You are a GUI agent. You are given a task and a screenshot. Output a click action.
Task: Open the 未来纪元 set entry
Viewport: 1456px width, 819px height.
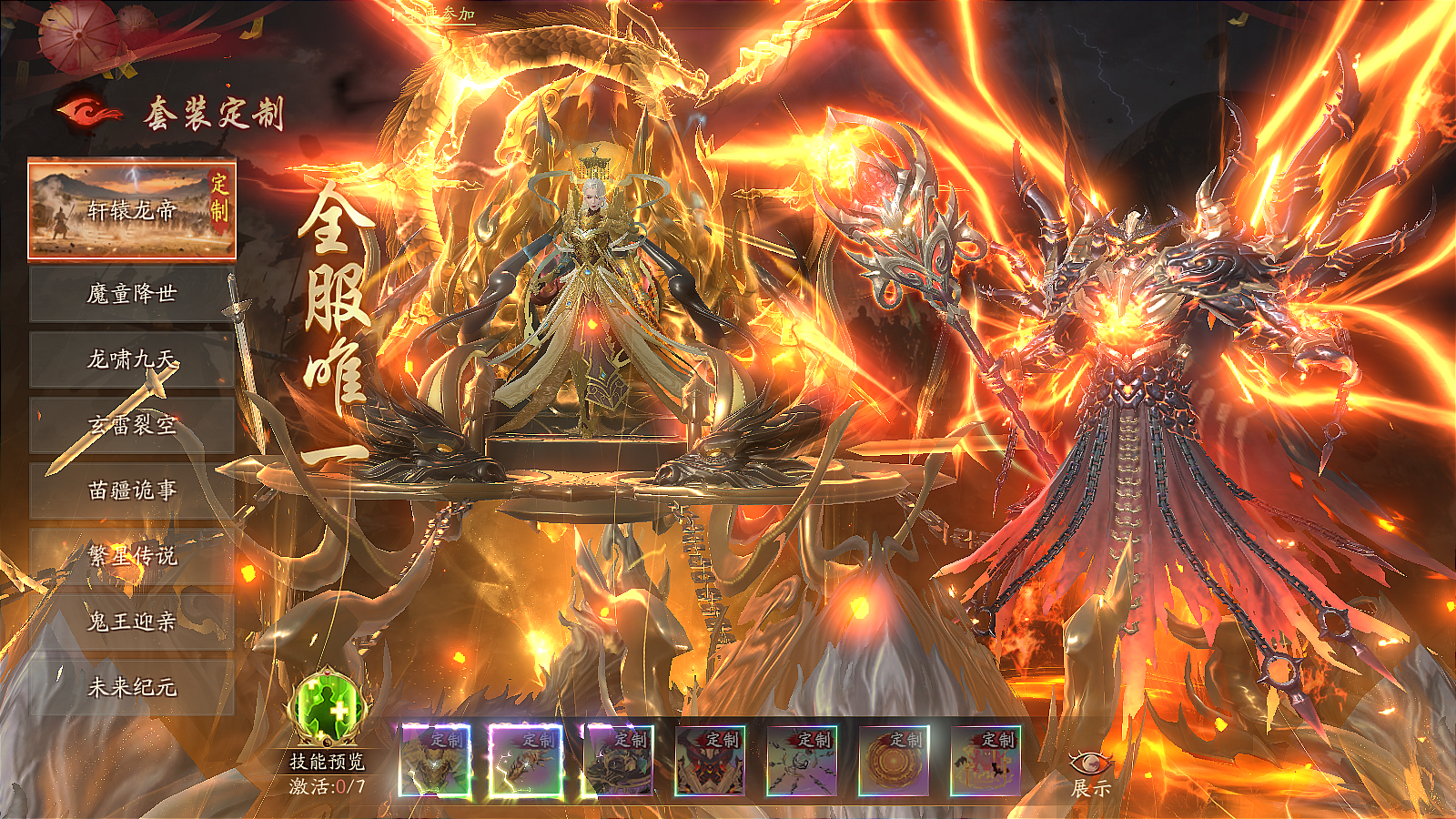coord(132,687)
